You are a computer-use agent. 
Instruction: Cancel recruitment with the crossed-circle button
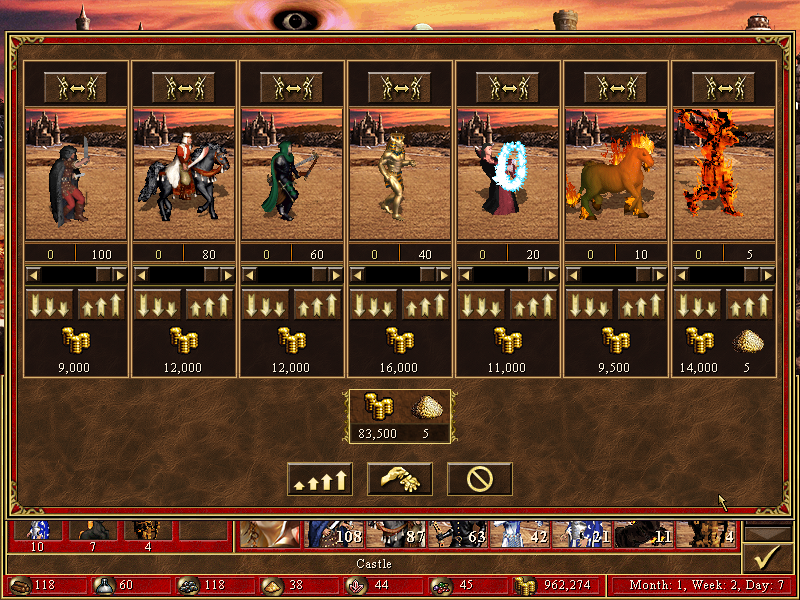click(x=479, y=480)
